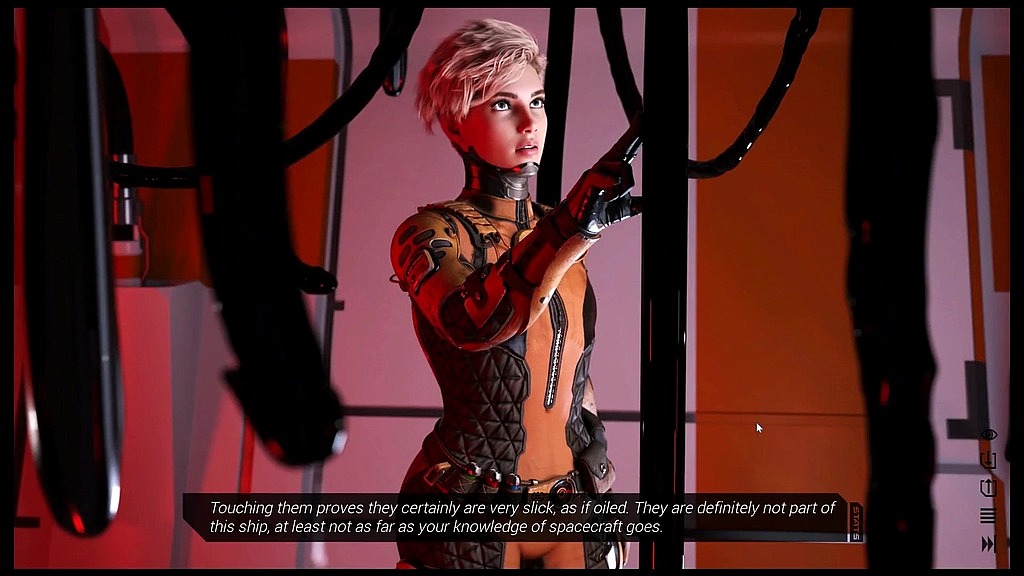Screen dimensions: 1024x576
Task: Hide the interface with the eye icon
Action: (x=988, y=435)
